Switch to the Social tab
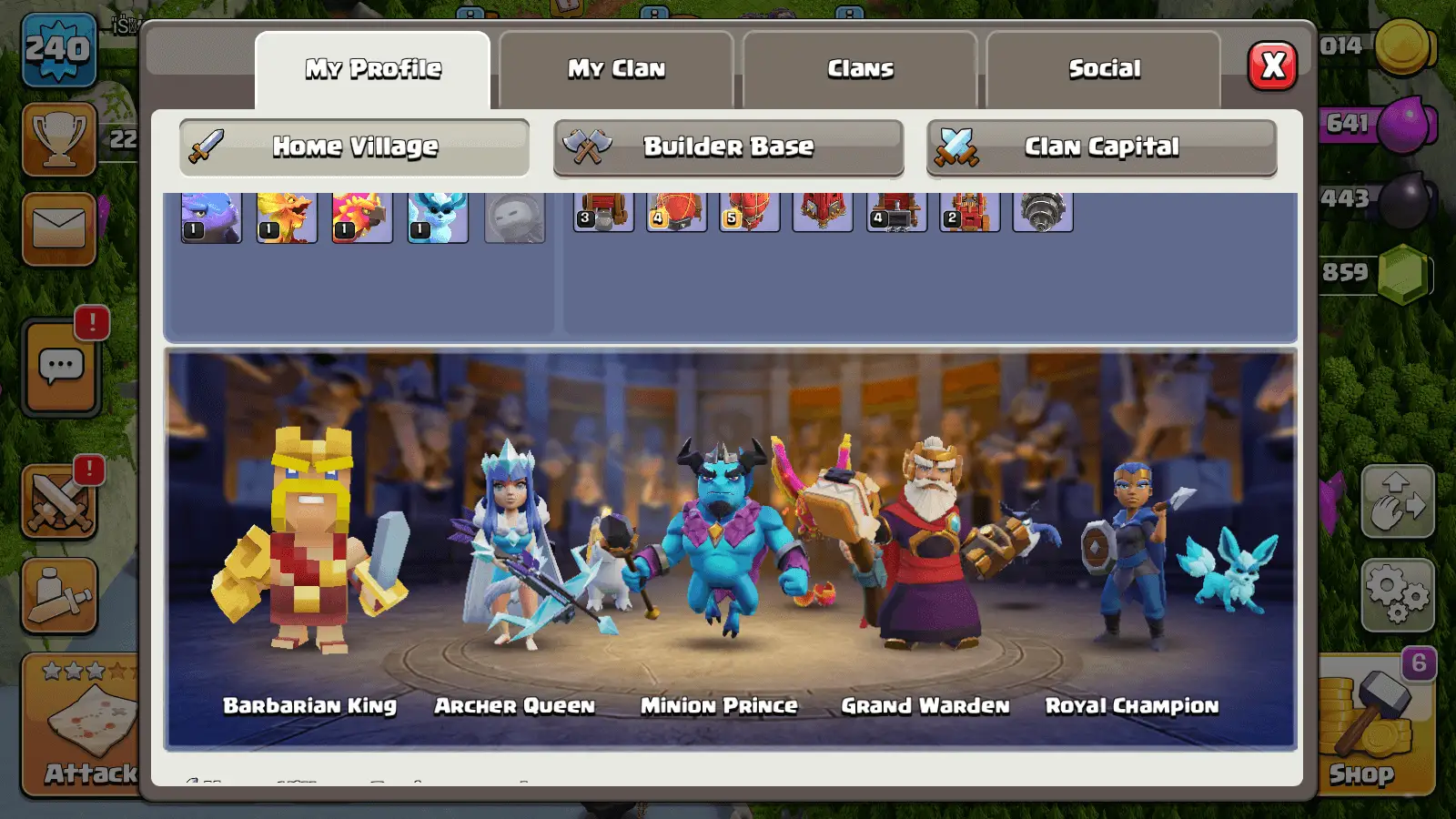Image resolution: width=1456 pixels, height=819 pixels. tap(1104, 69)
